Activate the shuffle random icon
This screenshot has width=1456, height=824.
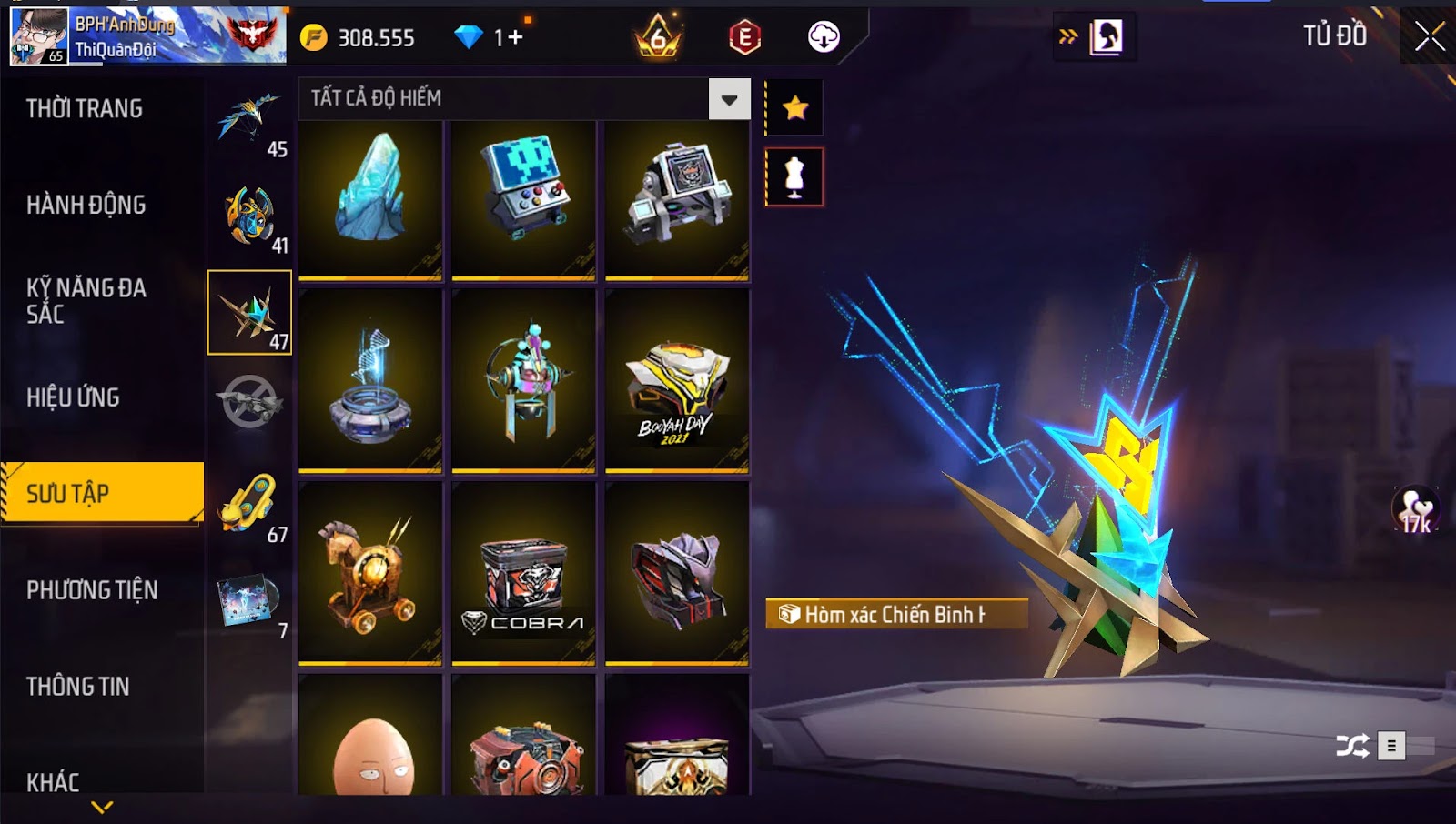(1352, 747)
